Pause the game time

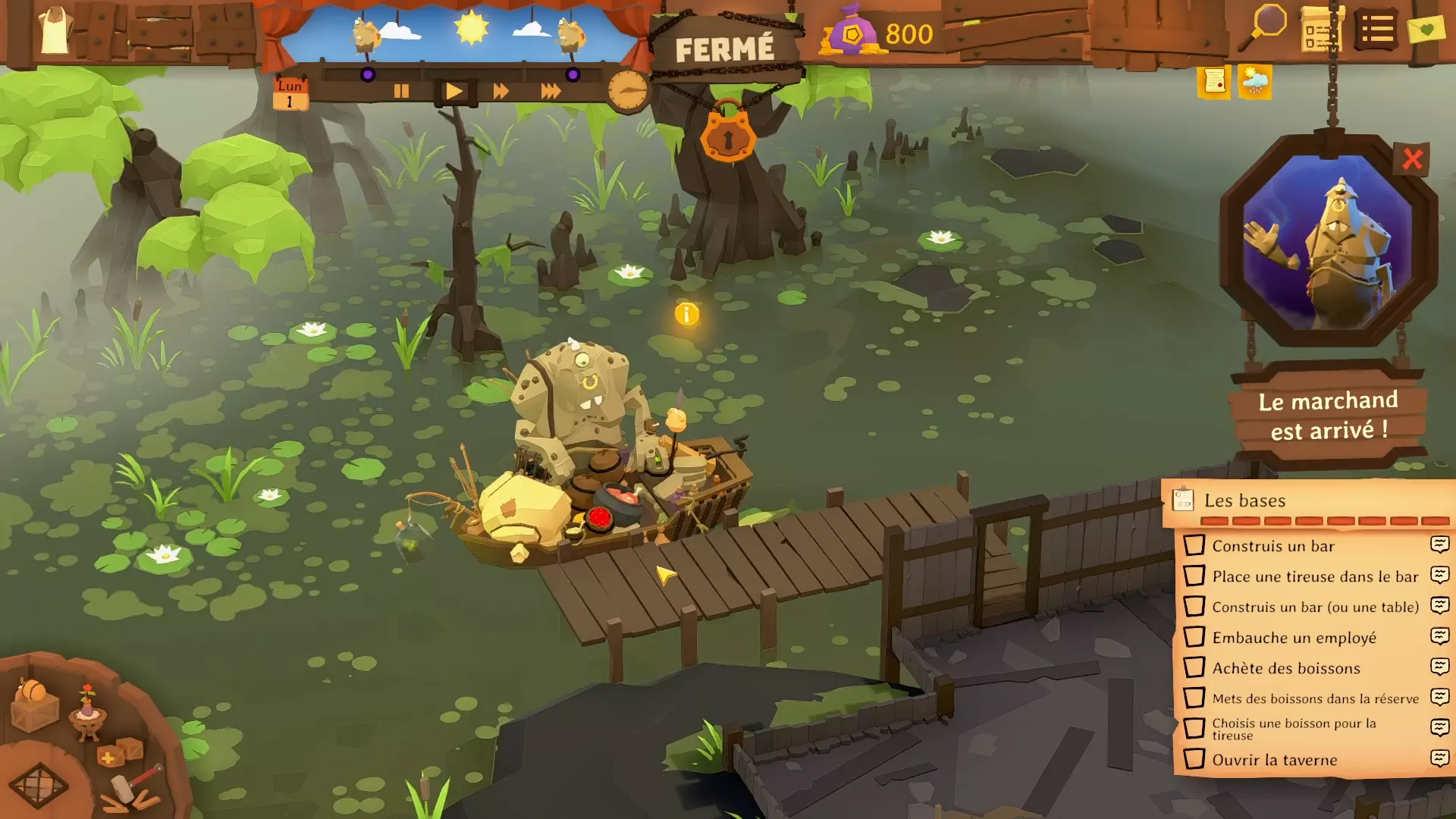tap(401, 92)
